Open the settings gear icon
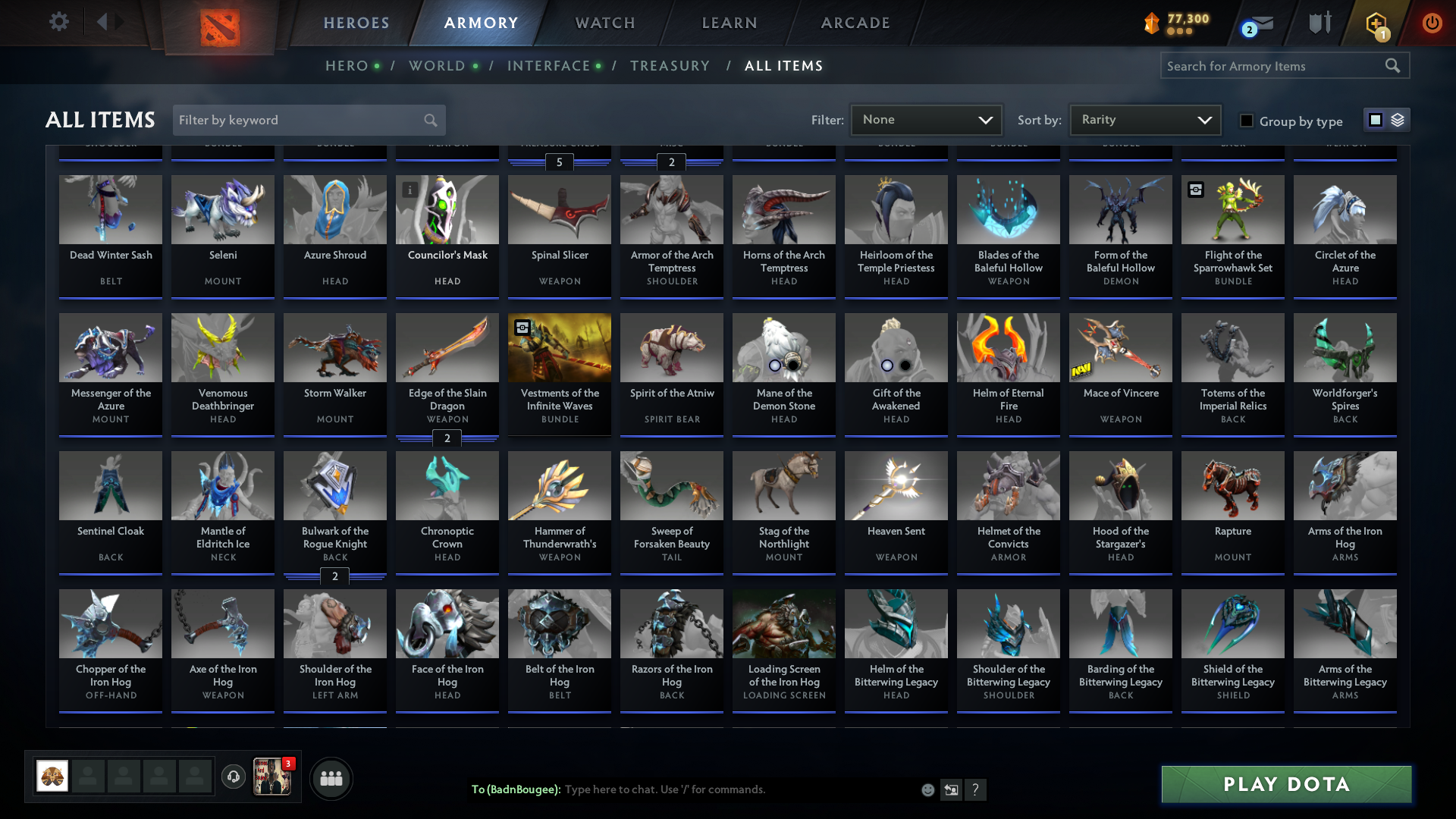This screenshot has width=1456, height=819. (59, 22)
